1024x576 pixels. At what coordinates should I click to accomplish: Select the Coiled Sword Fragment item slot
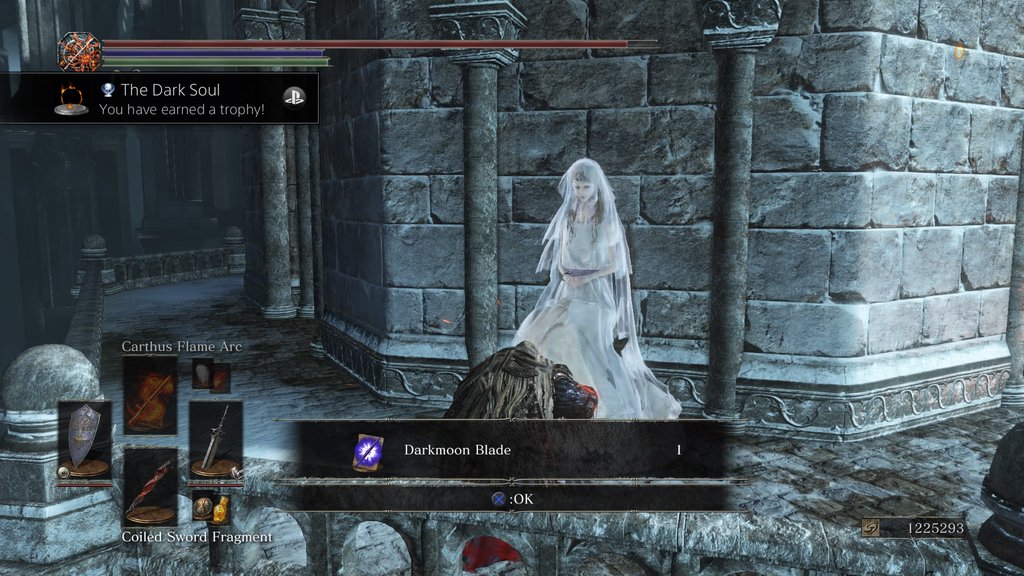[x=151, y=487]
